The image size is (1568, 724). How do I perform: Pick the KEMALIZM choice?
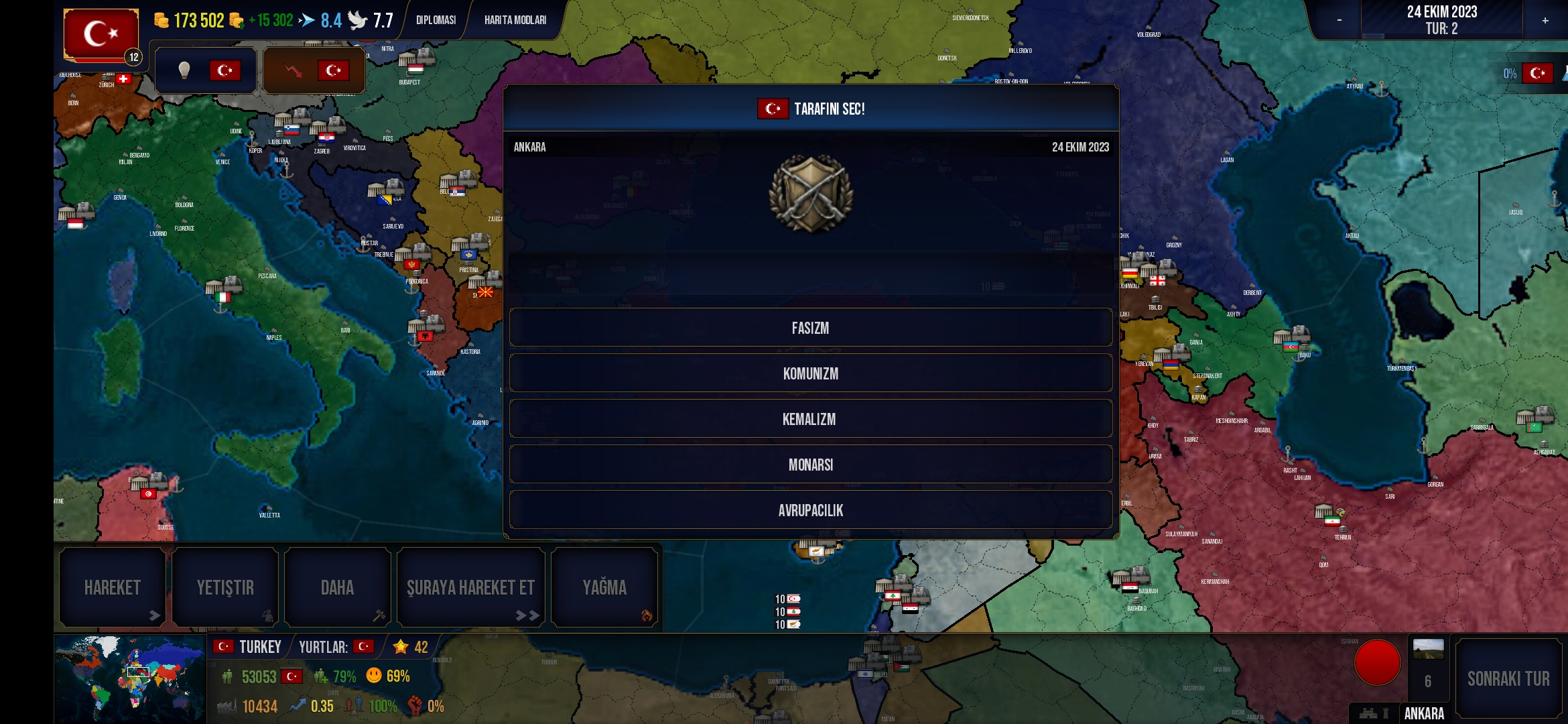click(x=810, y=419)
